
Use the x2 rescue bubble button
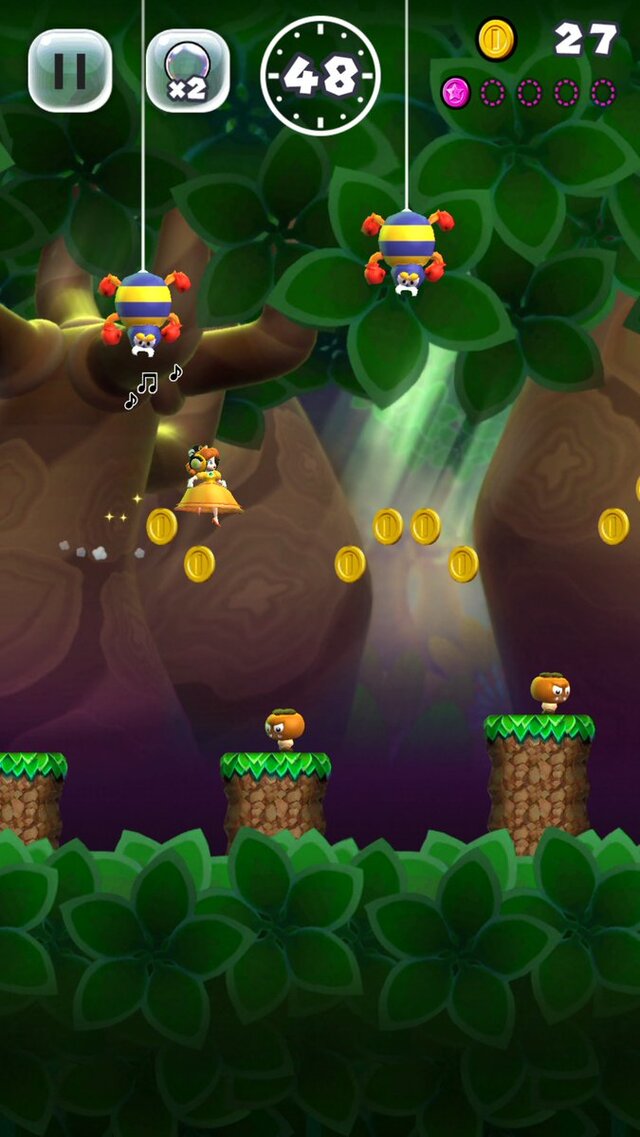(187, 70)
